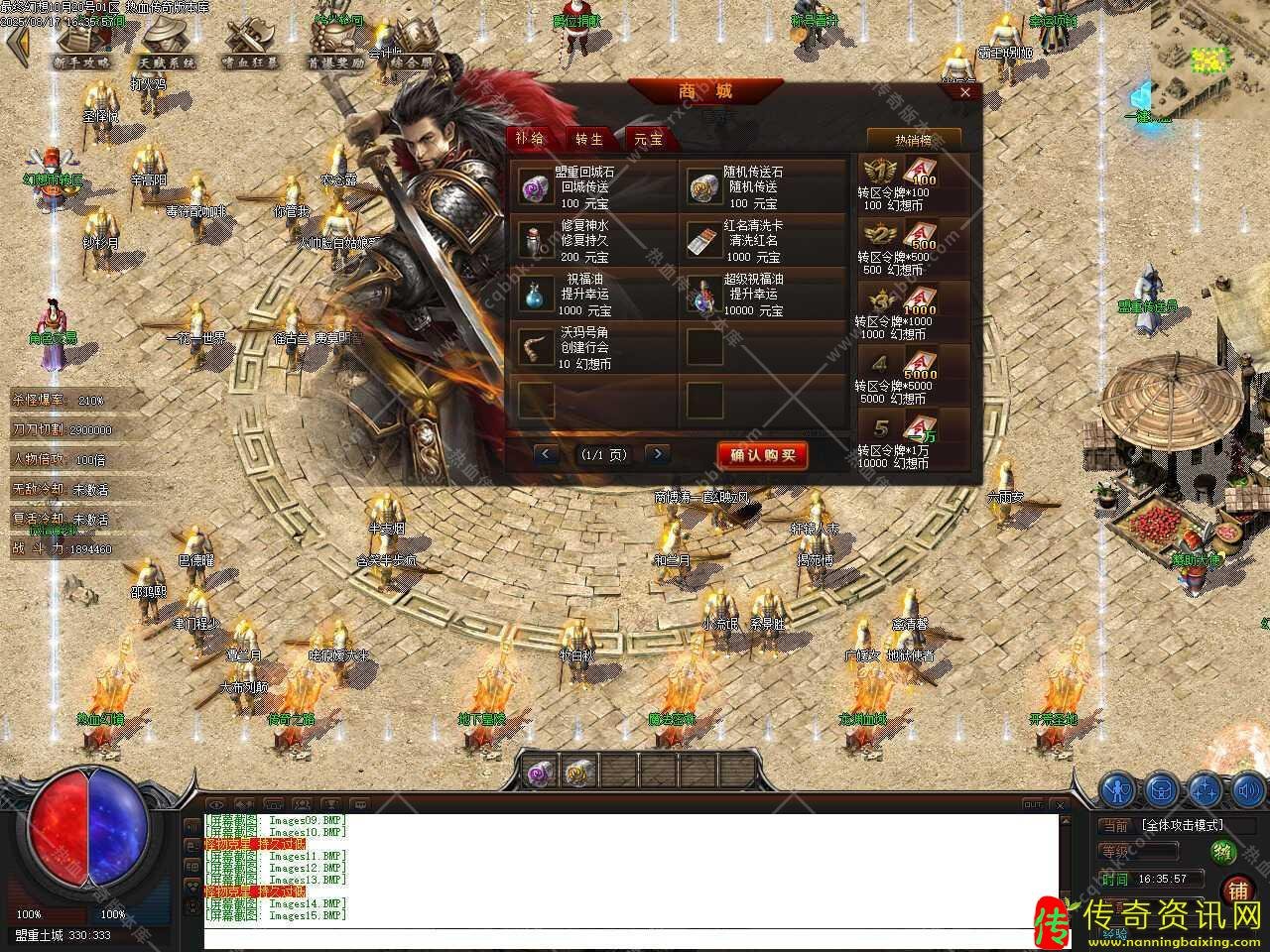Viewport: 1270px width, 952px height.
Task: Open the red 铺 shop button
Action: pos(1237,890)
